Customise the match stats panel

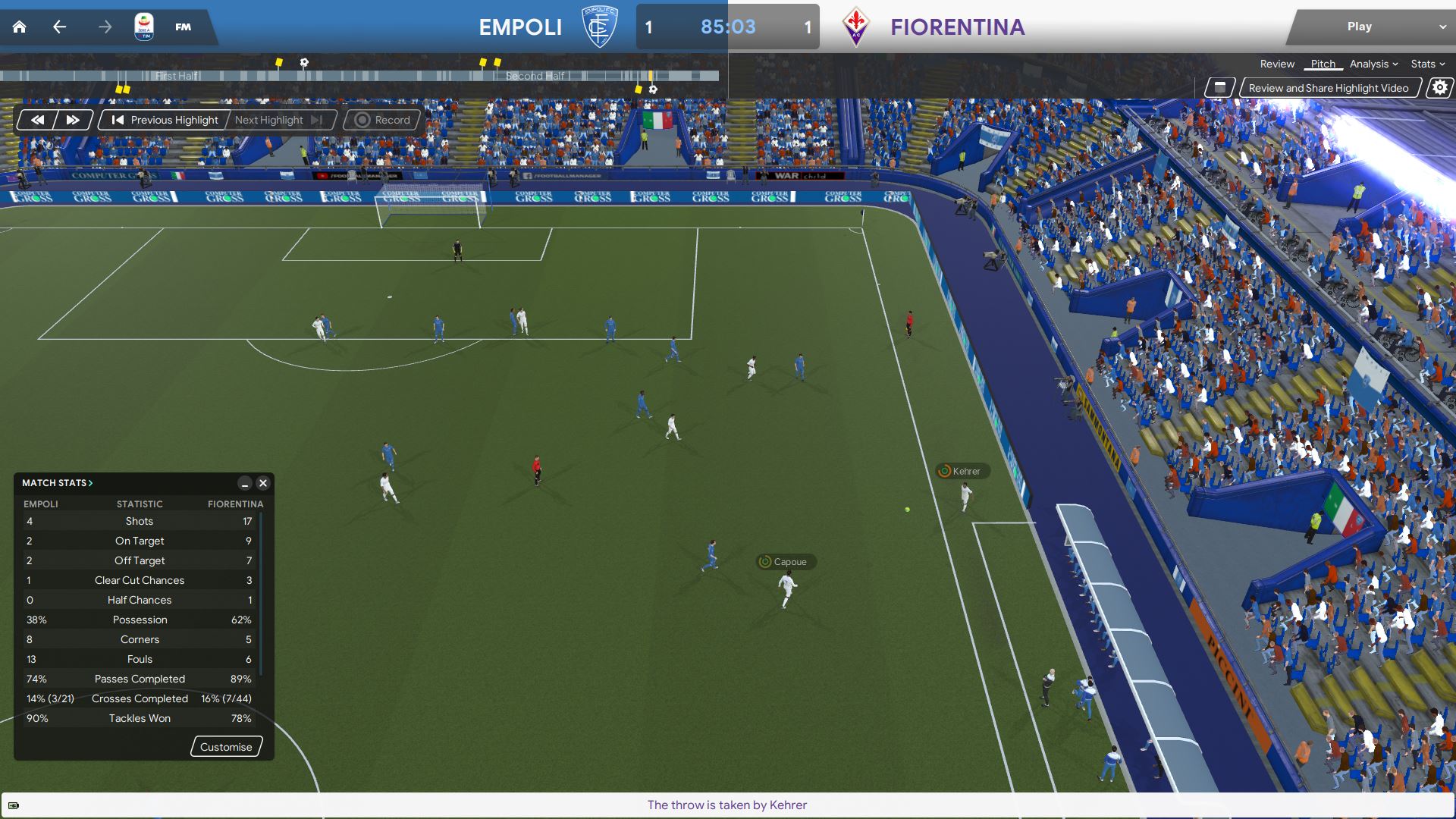[x=226, y=747]
